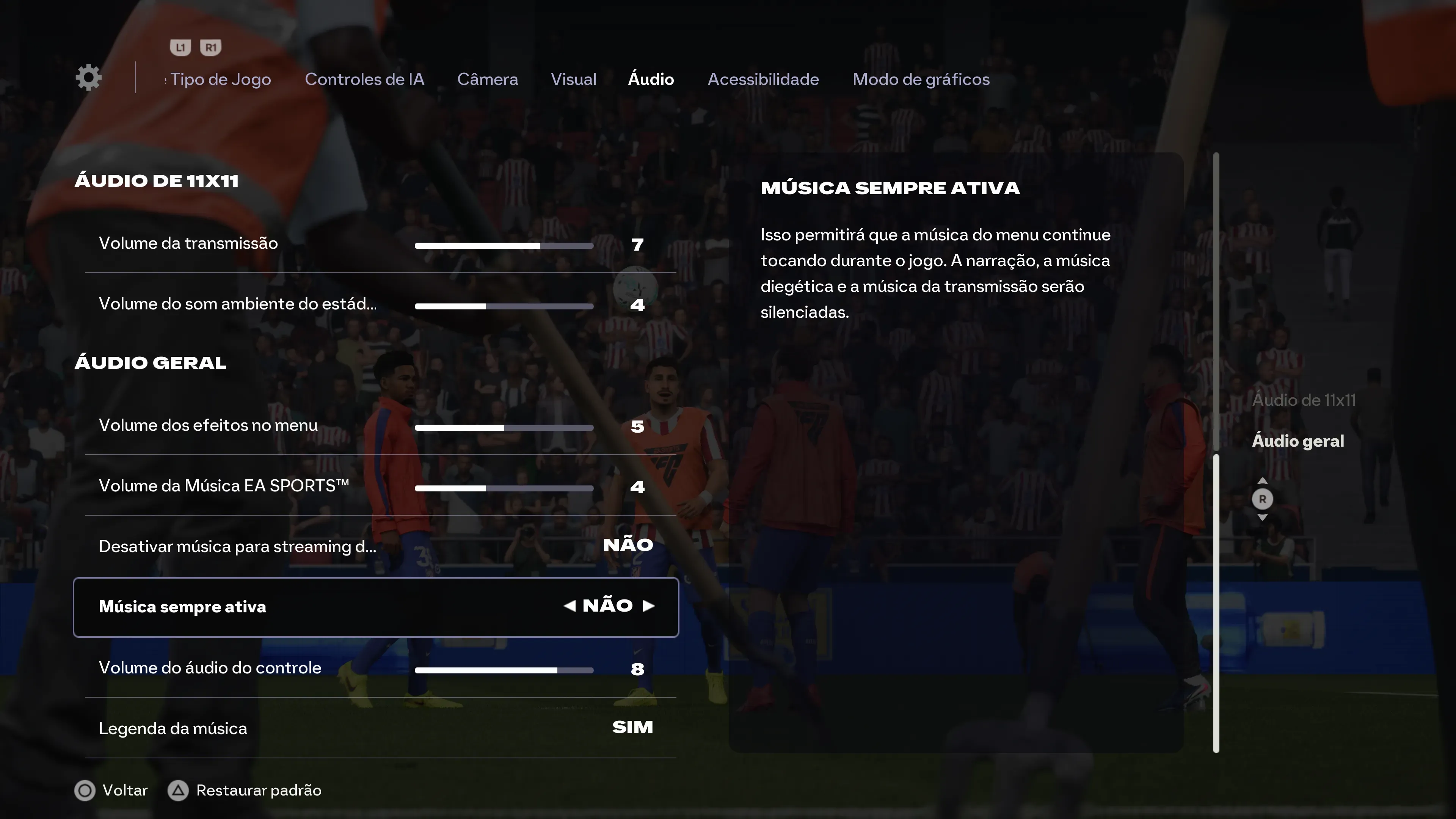
Task: Click the circle button icon next to Voltar
Action: click(x=84, y=791)
